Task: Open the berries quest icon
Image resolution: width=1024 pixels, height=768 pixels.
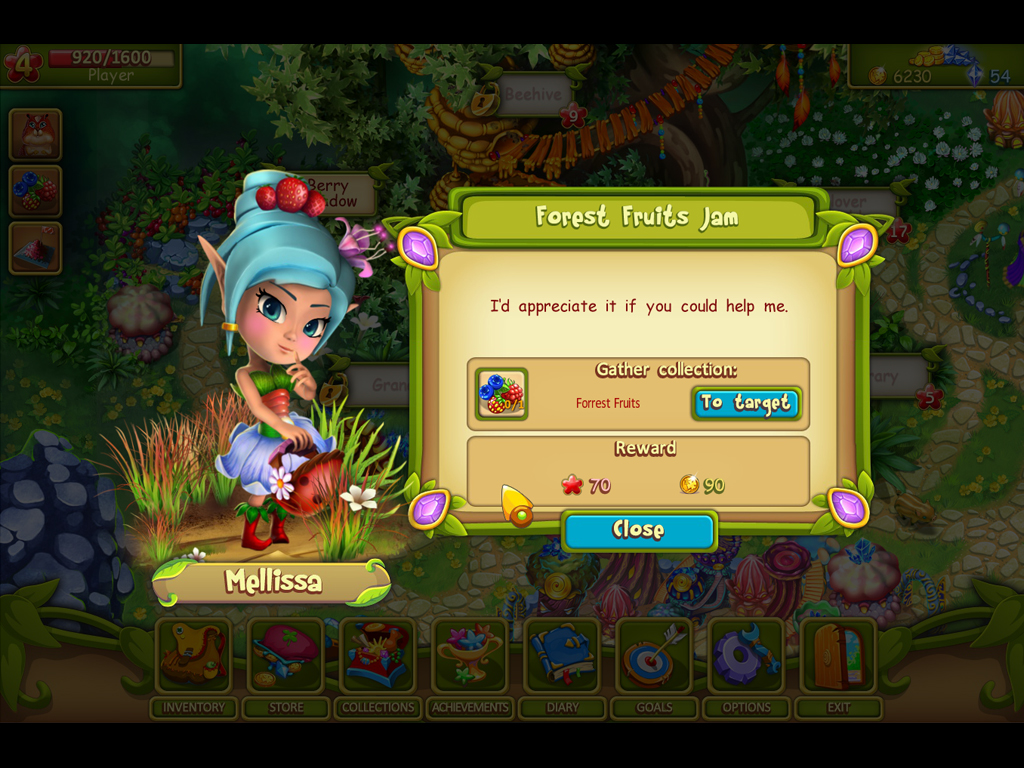Action: [x=36, y=191]
